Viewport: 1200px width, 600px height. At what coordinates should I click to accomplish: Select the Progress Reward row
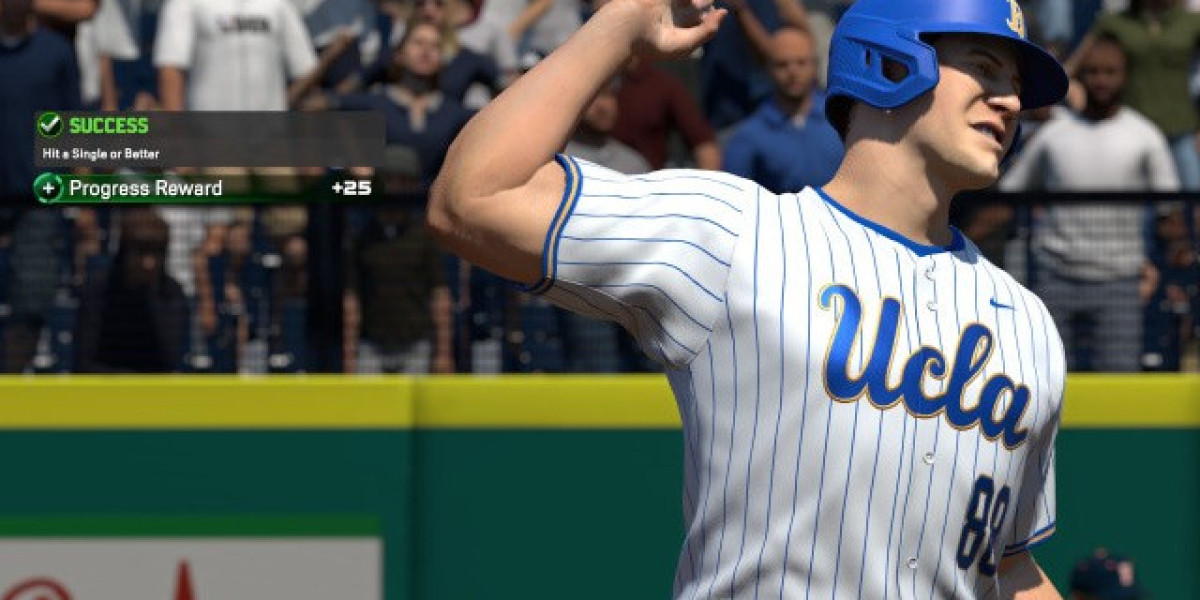coord(205,188)
